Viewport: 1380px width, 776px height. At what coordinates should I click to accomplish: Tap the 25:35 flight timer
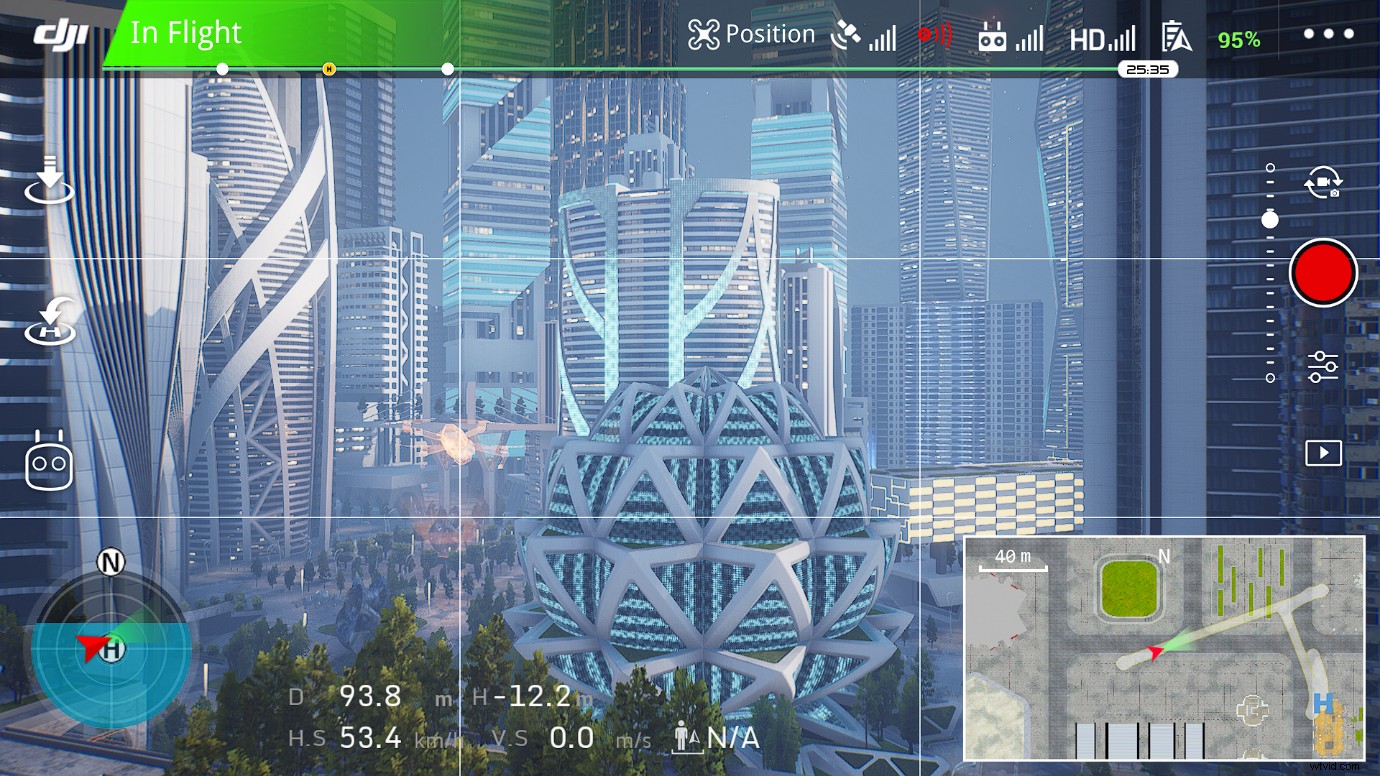coord(1147,69)
